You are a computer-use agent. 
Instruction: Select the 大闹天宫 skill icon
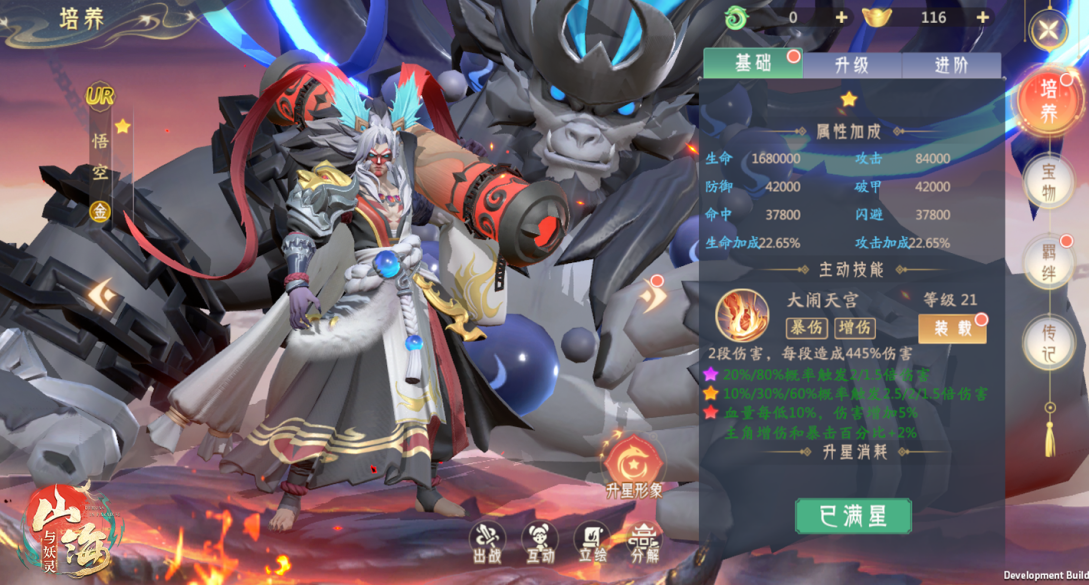click(x=742, y=314)
